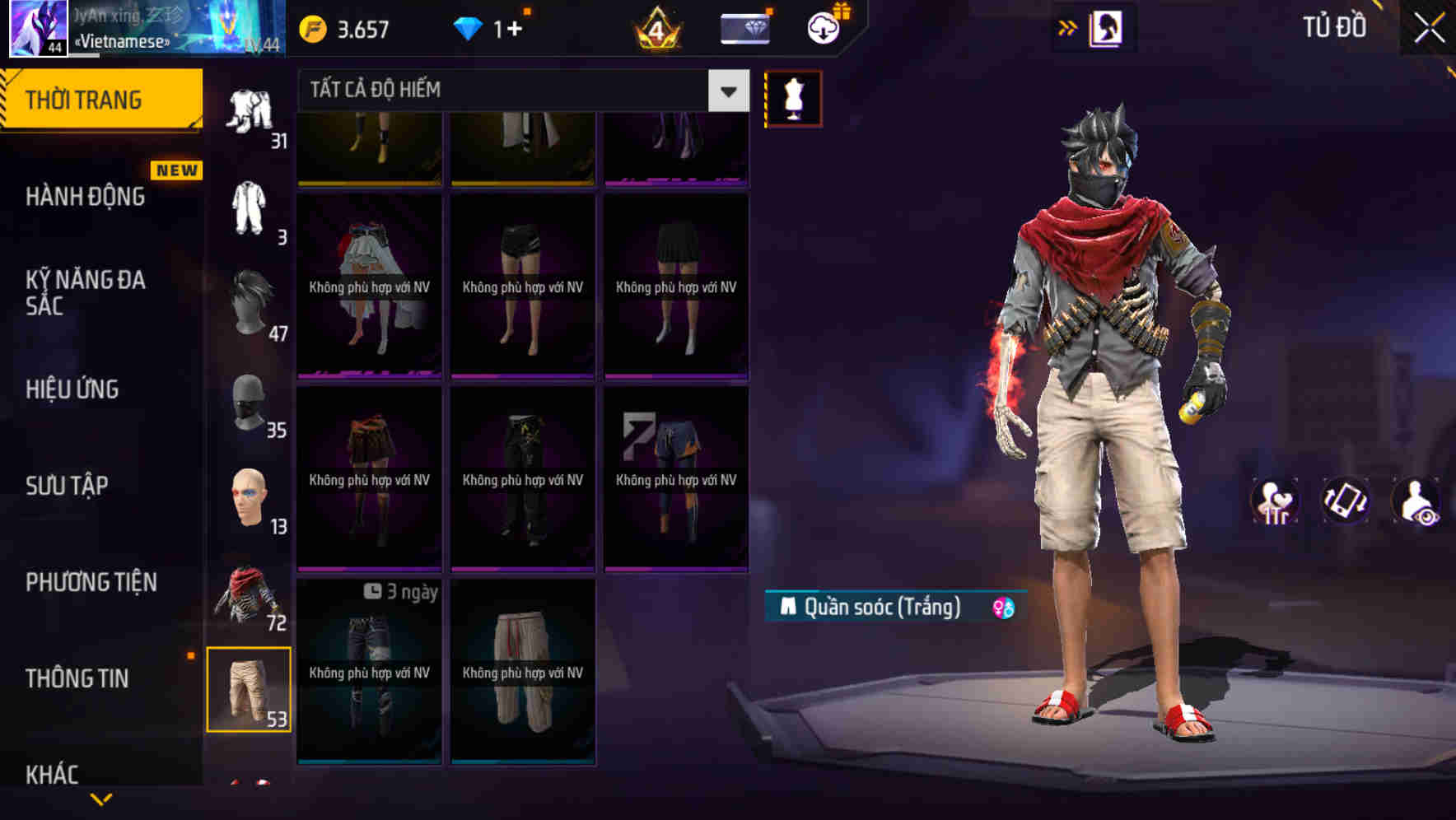
Task: Open the rank badge showing level 4
Action: 655,27
